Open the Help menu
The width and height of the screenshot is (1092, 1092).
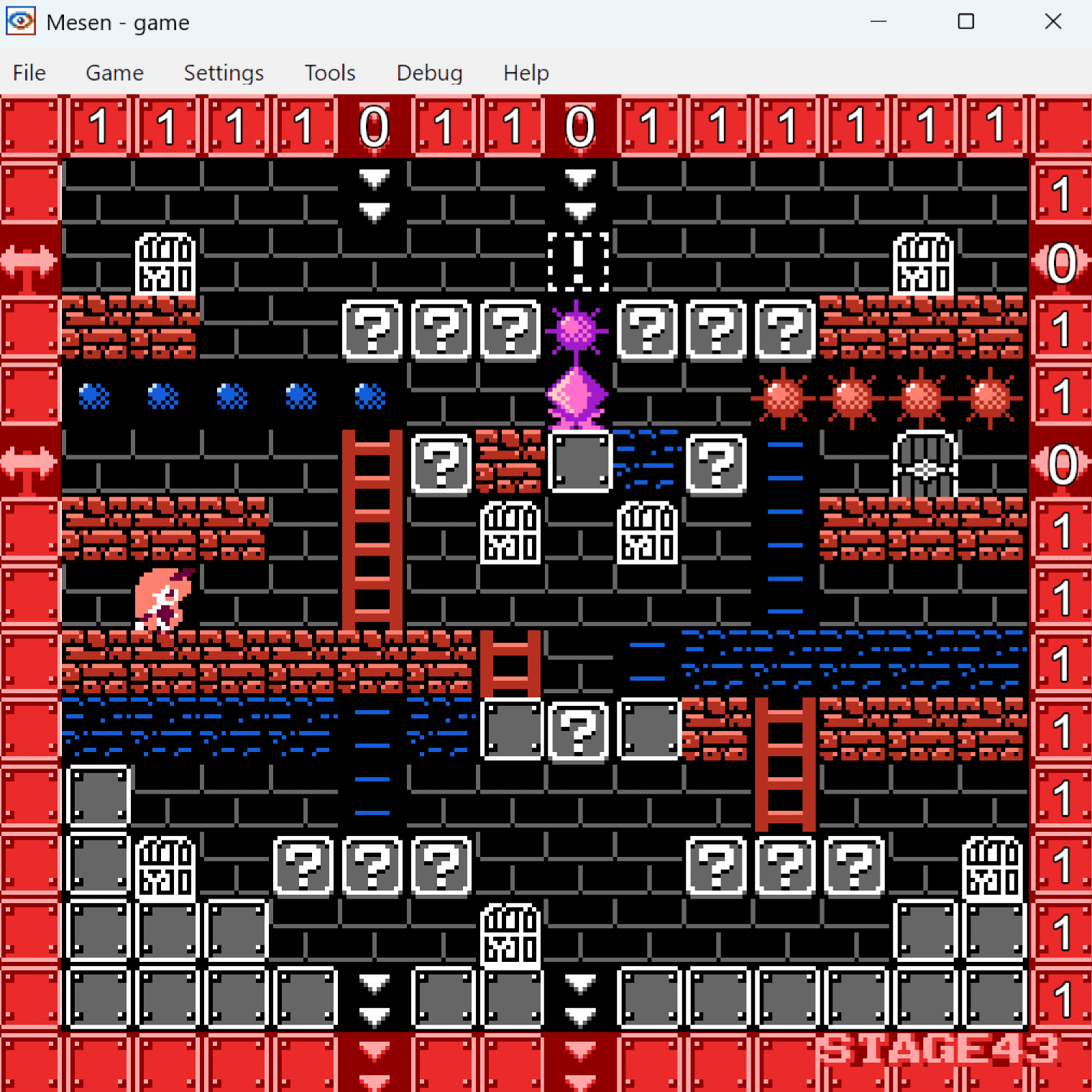(x=526, y=73)
